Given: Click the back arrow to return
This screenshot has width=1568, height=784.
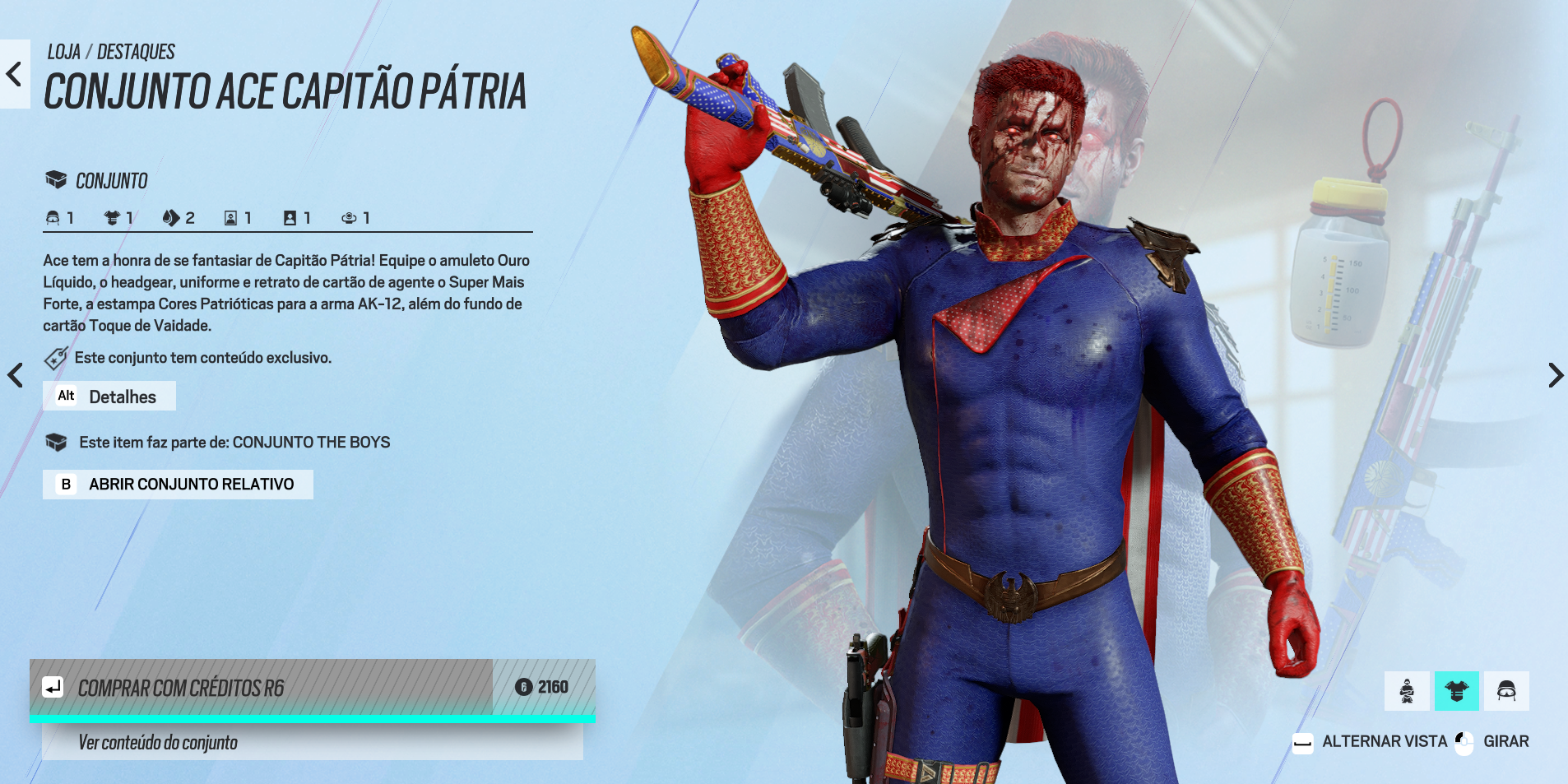Looking at the screenshot, I should click(x=12, y=73).
